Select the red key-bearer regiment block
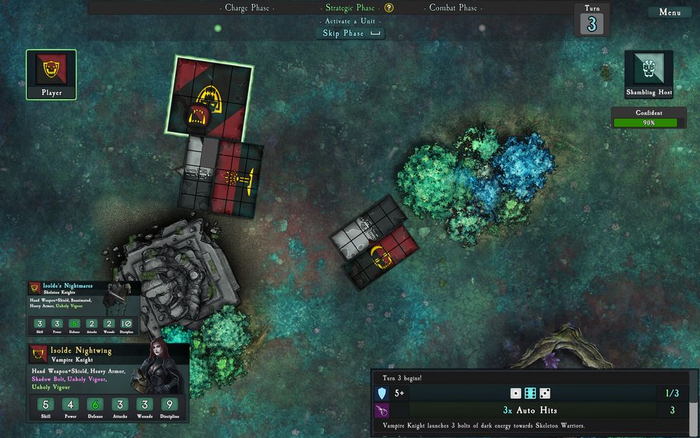 pyautogui.click(x=238, y=179)
